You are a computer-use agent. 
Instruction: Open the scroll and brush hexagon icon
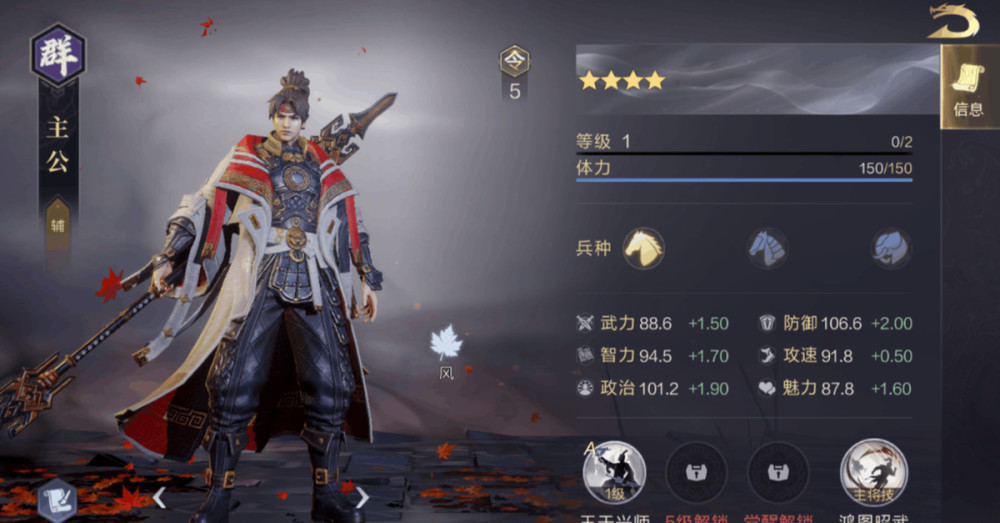point(57,500)
